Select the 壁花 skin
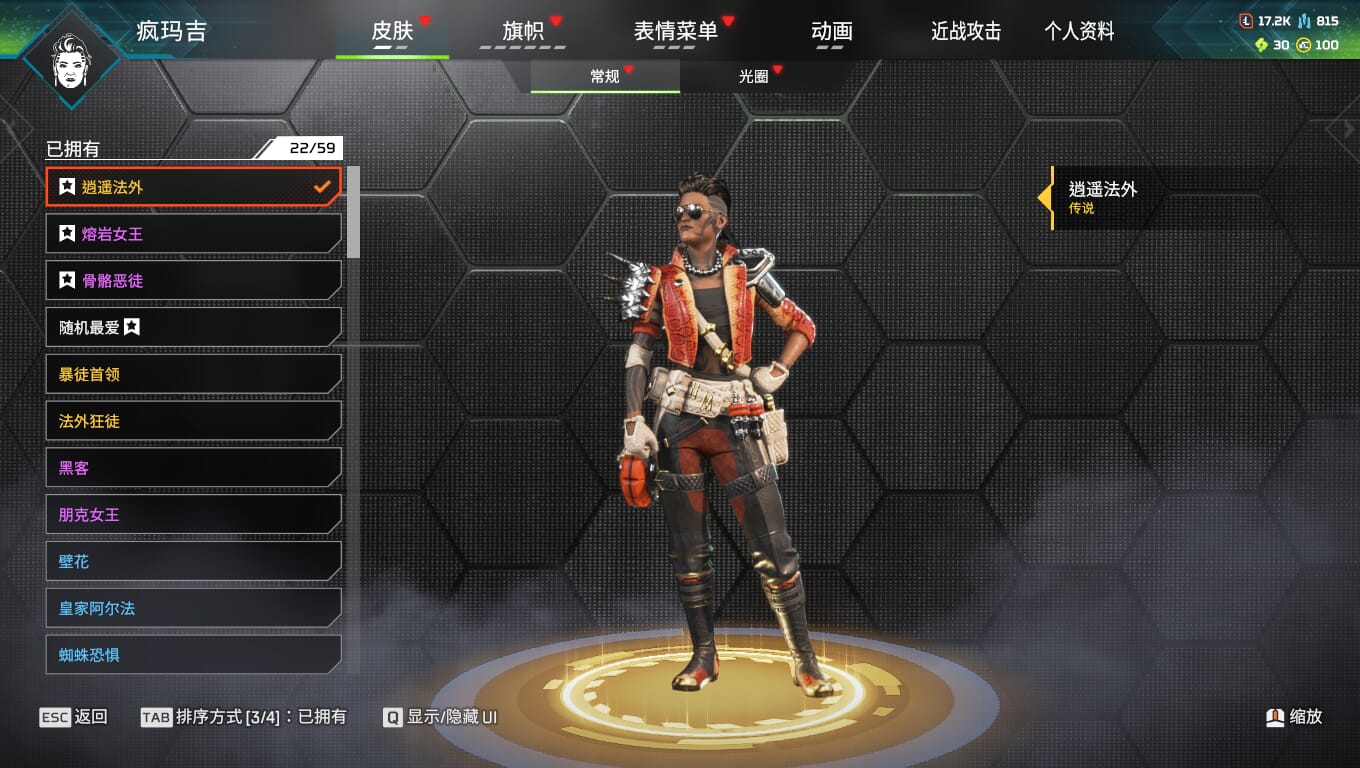Screen dimensions: 1360x768 (193, 562)
